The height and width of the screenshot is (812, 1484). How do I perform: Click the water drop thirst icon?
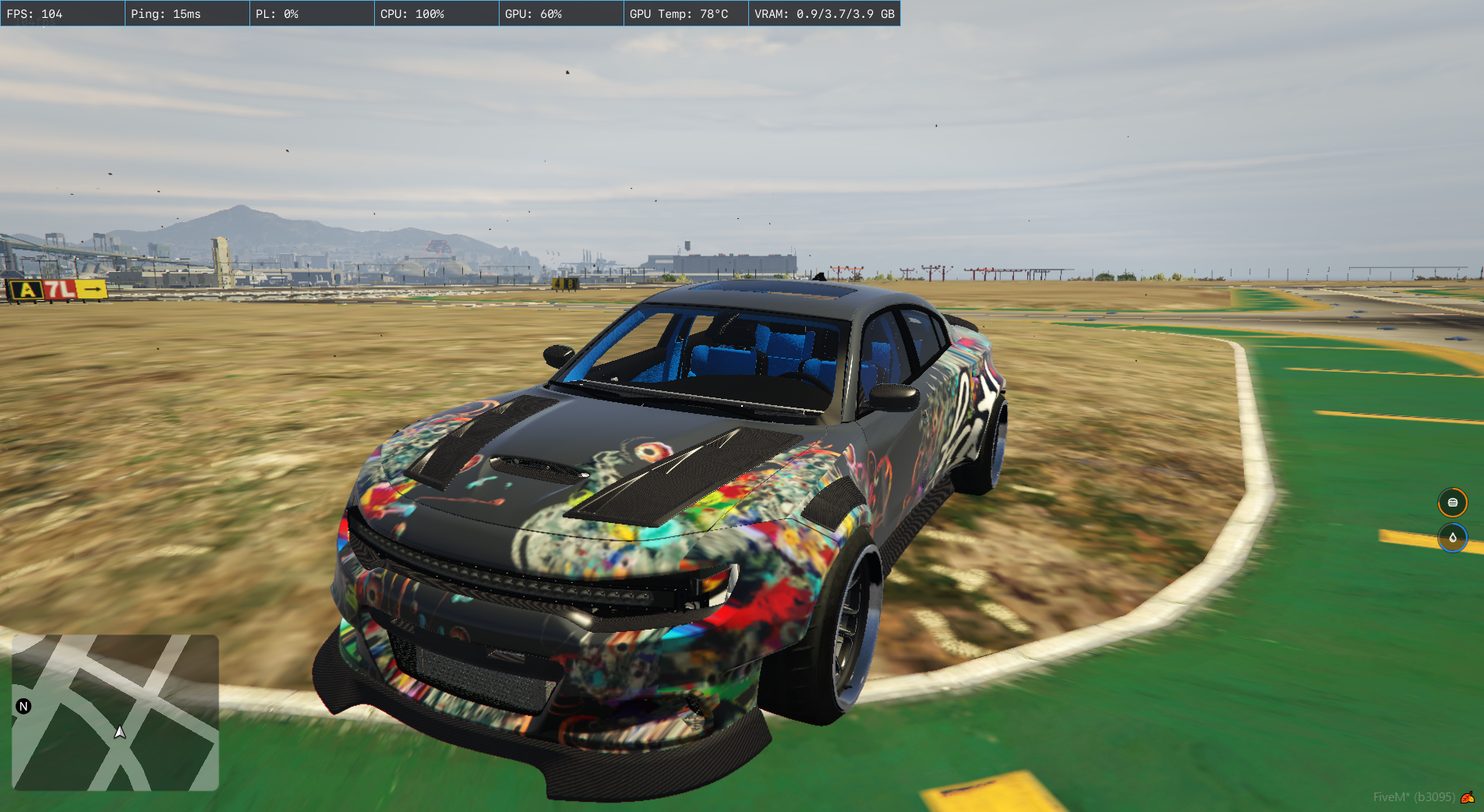[x=1452, y=538]
